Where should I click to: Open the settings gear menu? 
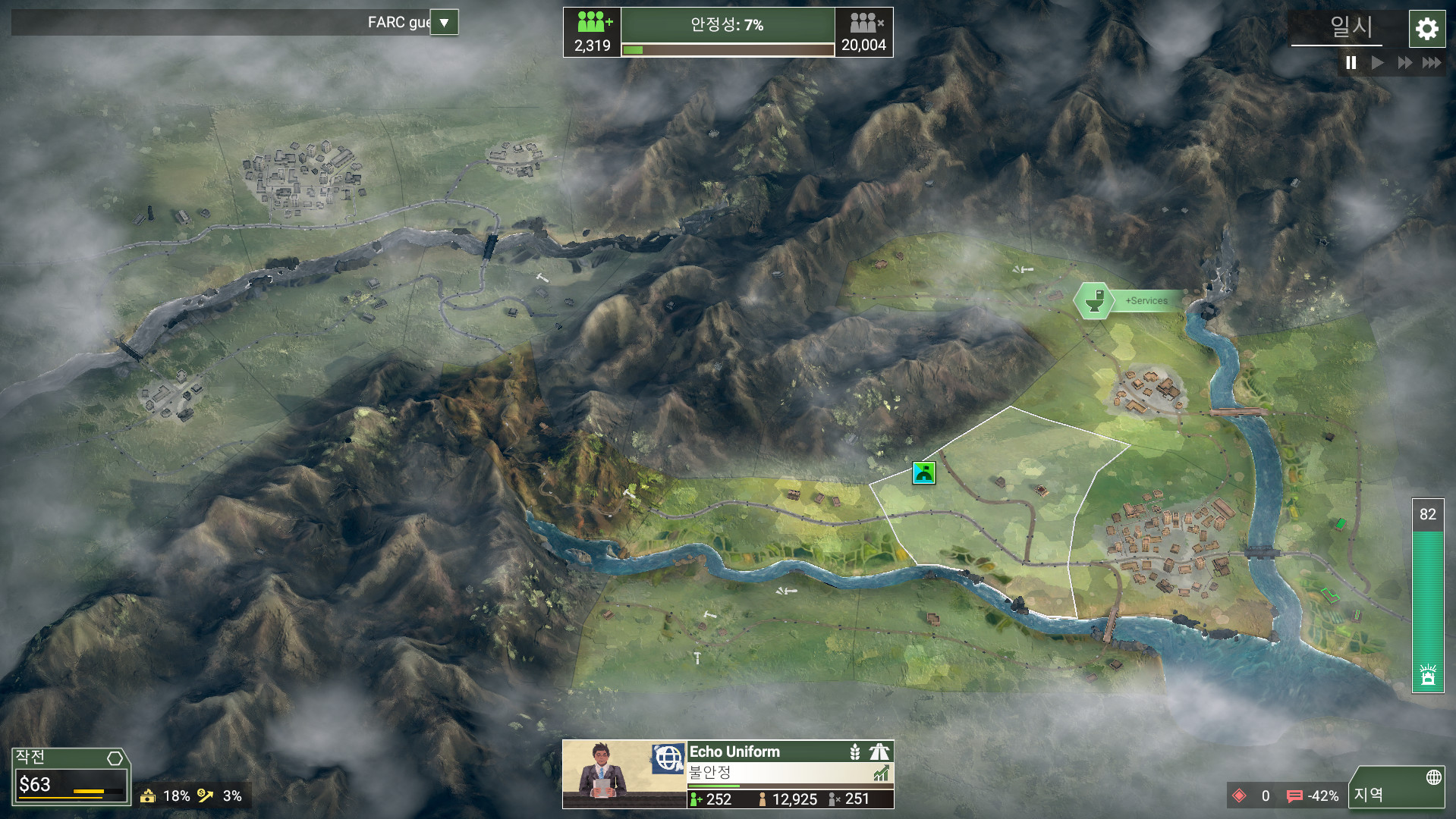pyautogui.click(x=1426, y=30)
